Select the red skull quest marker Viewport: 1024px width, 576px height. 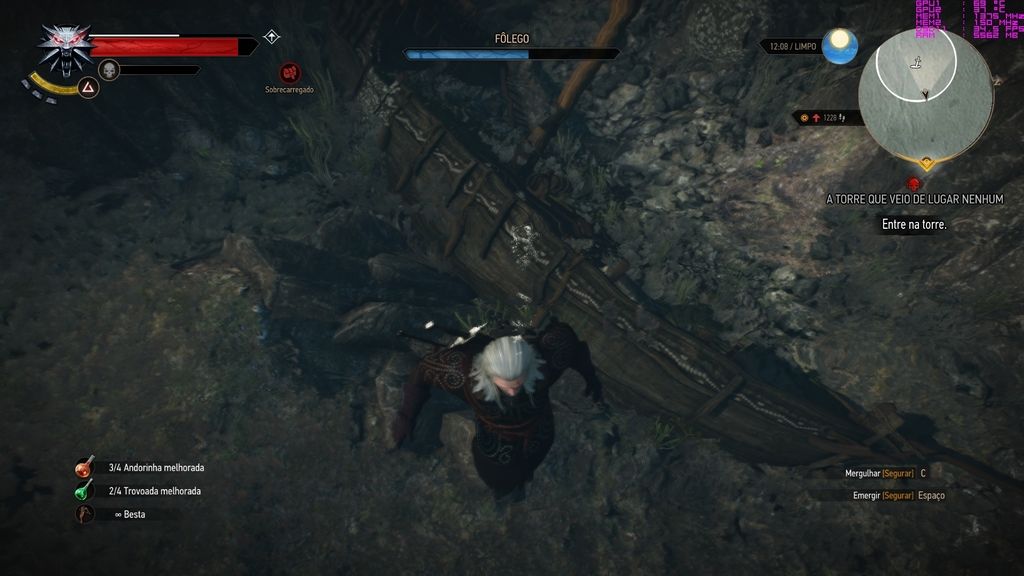(x=913, y=184)
